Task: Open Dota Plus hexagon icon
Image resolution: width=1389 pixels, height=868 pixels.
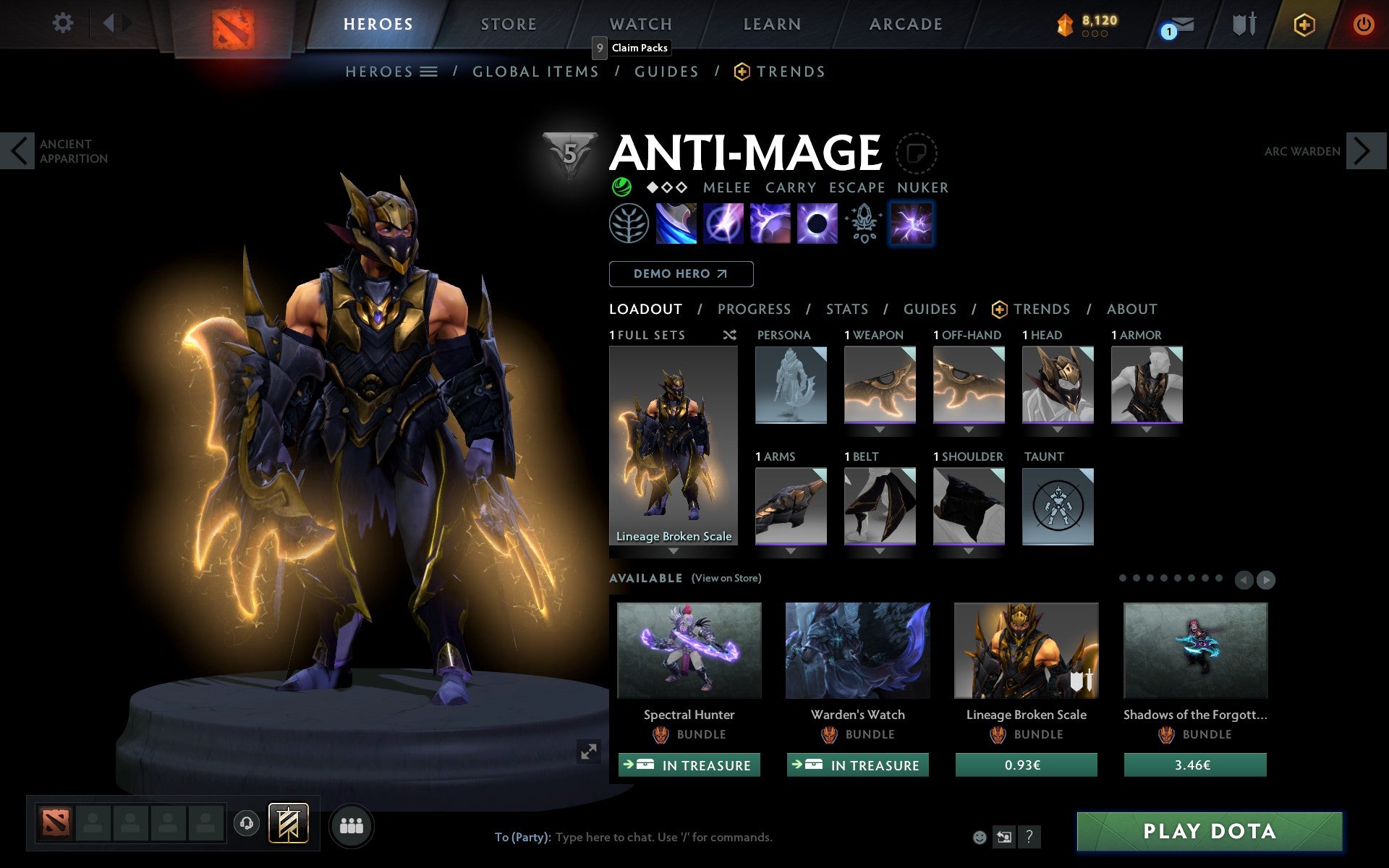Action: pos(1303,24)
